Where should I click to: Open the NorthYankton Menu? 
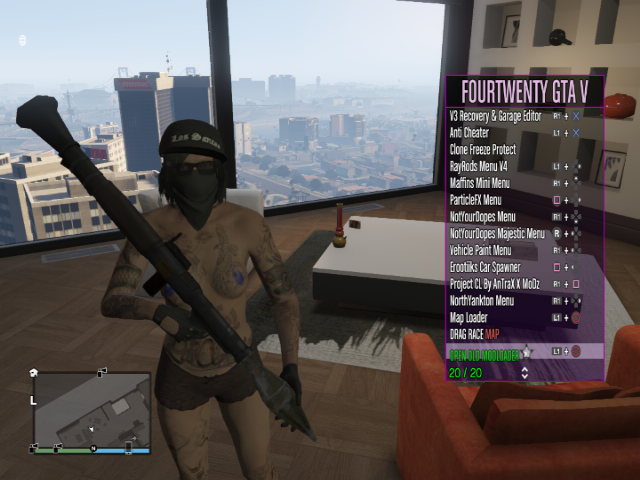coord(483,301)
